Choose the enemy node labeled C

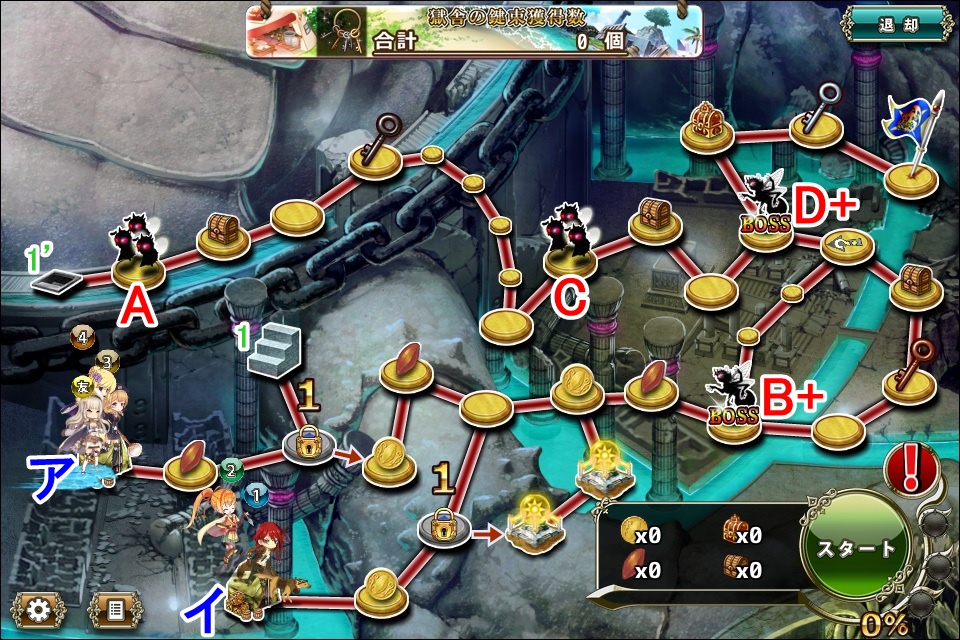[570, 240]
